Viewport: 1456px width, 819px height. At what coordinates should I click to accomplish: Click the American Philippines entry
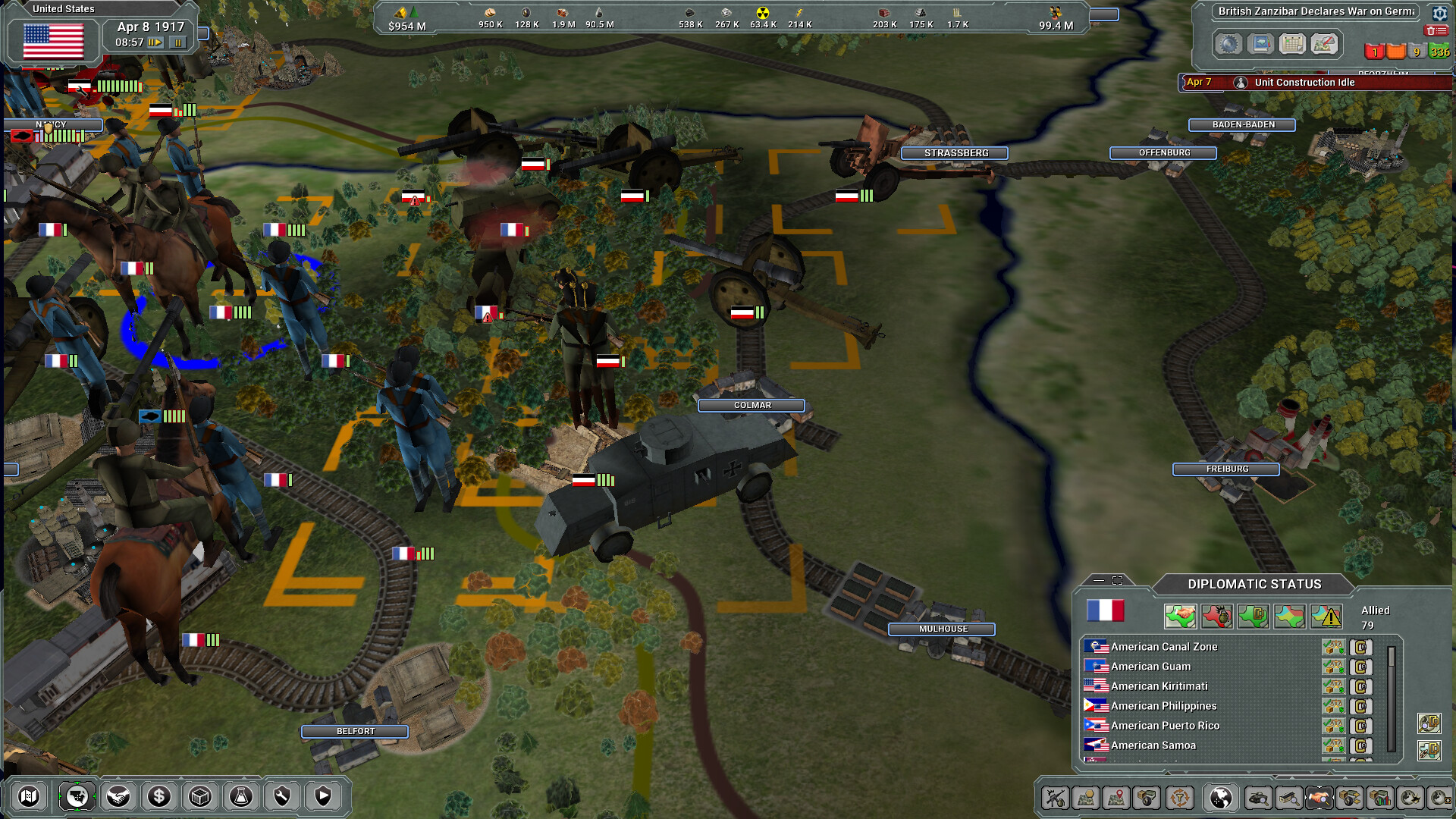tap(1163, 705)
